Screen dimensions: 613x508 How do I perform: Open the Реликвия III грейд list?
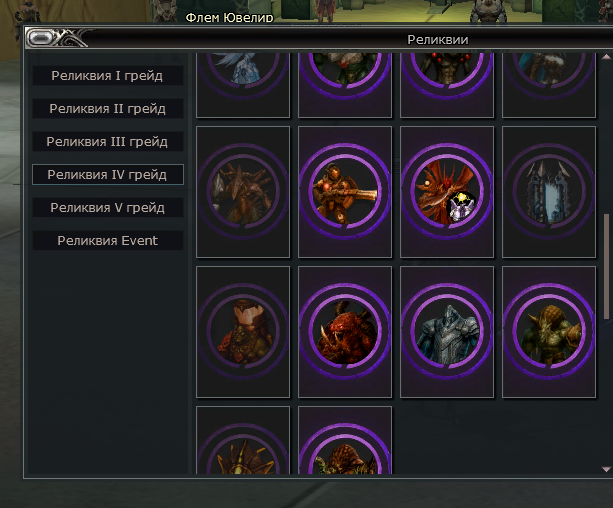[107, 142]
